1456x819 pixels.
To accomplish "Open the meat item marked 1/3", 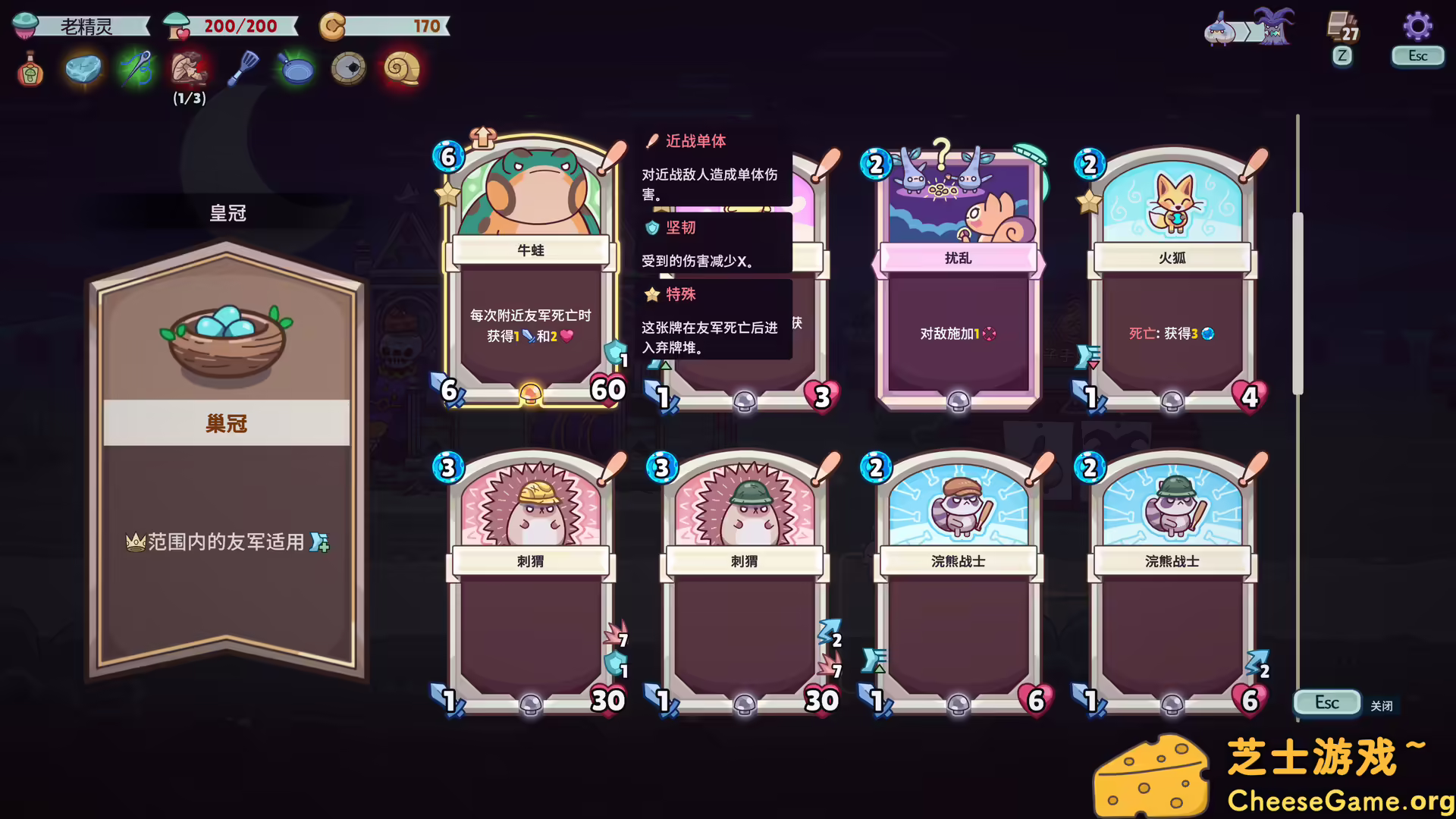I will click(188, 69).
